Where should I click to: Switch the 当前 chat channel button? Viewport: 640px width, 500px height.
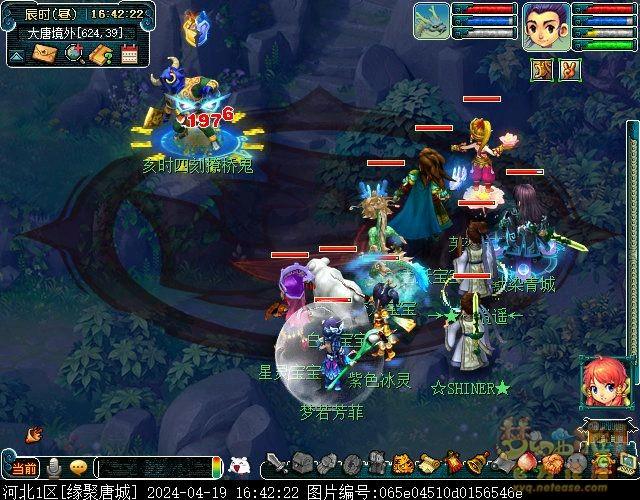click(25, 468)
